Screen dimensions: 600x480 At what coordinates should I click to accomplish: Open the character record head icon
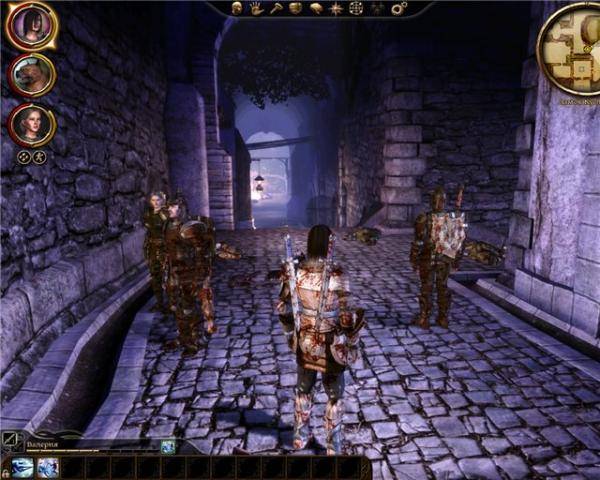[x=237, y=8]
